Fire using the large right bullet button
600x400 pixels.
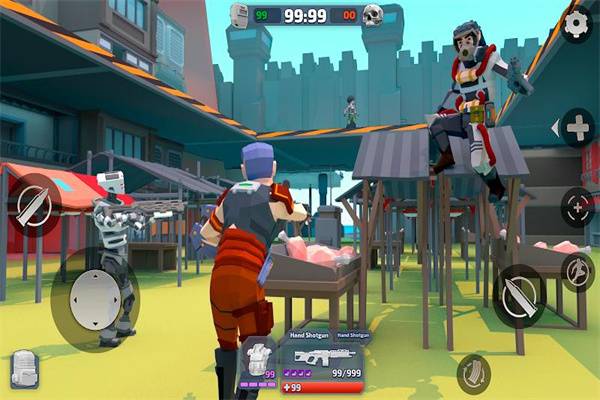519,296
